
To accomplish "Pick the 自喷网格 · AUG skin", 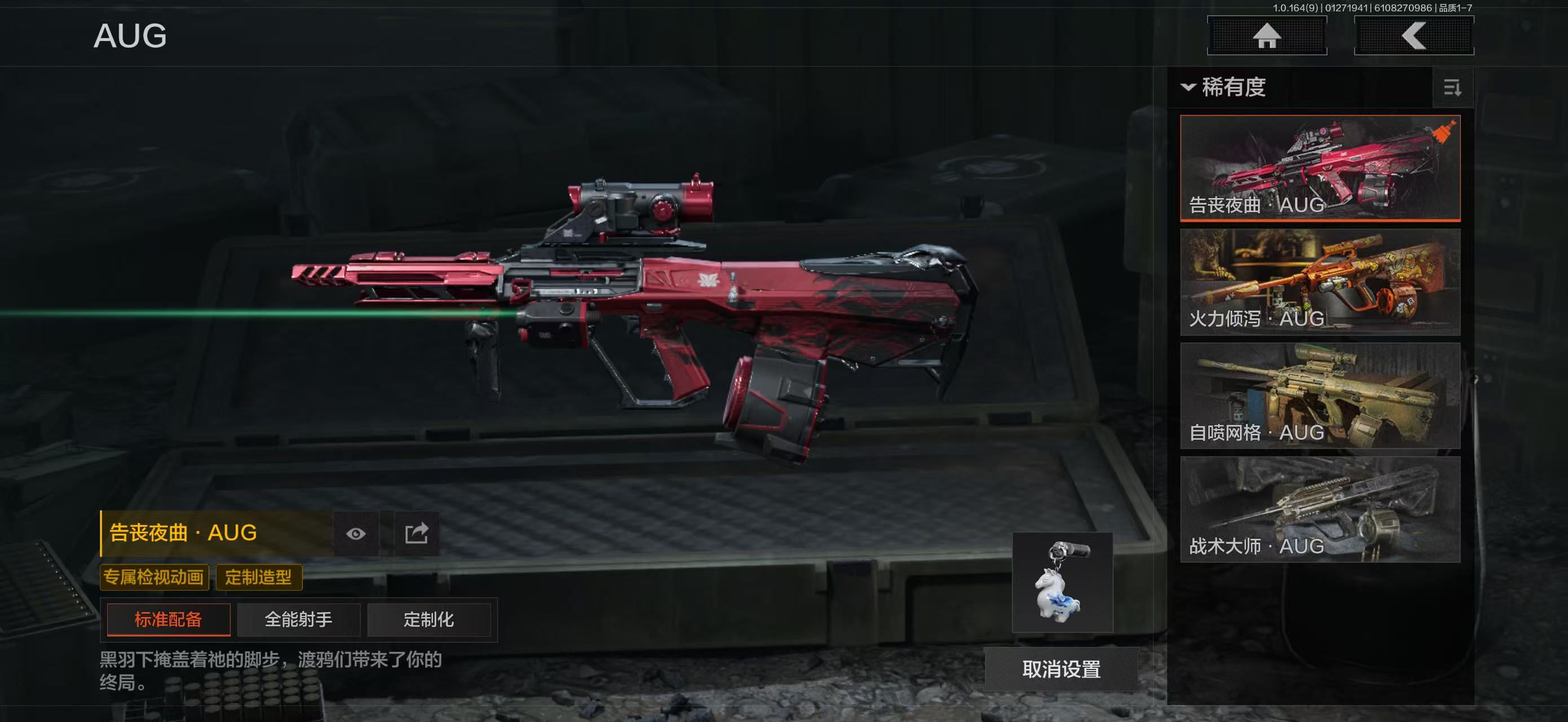I will click(x=1320, y=396).
